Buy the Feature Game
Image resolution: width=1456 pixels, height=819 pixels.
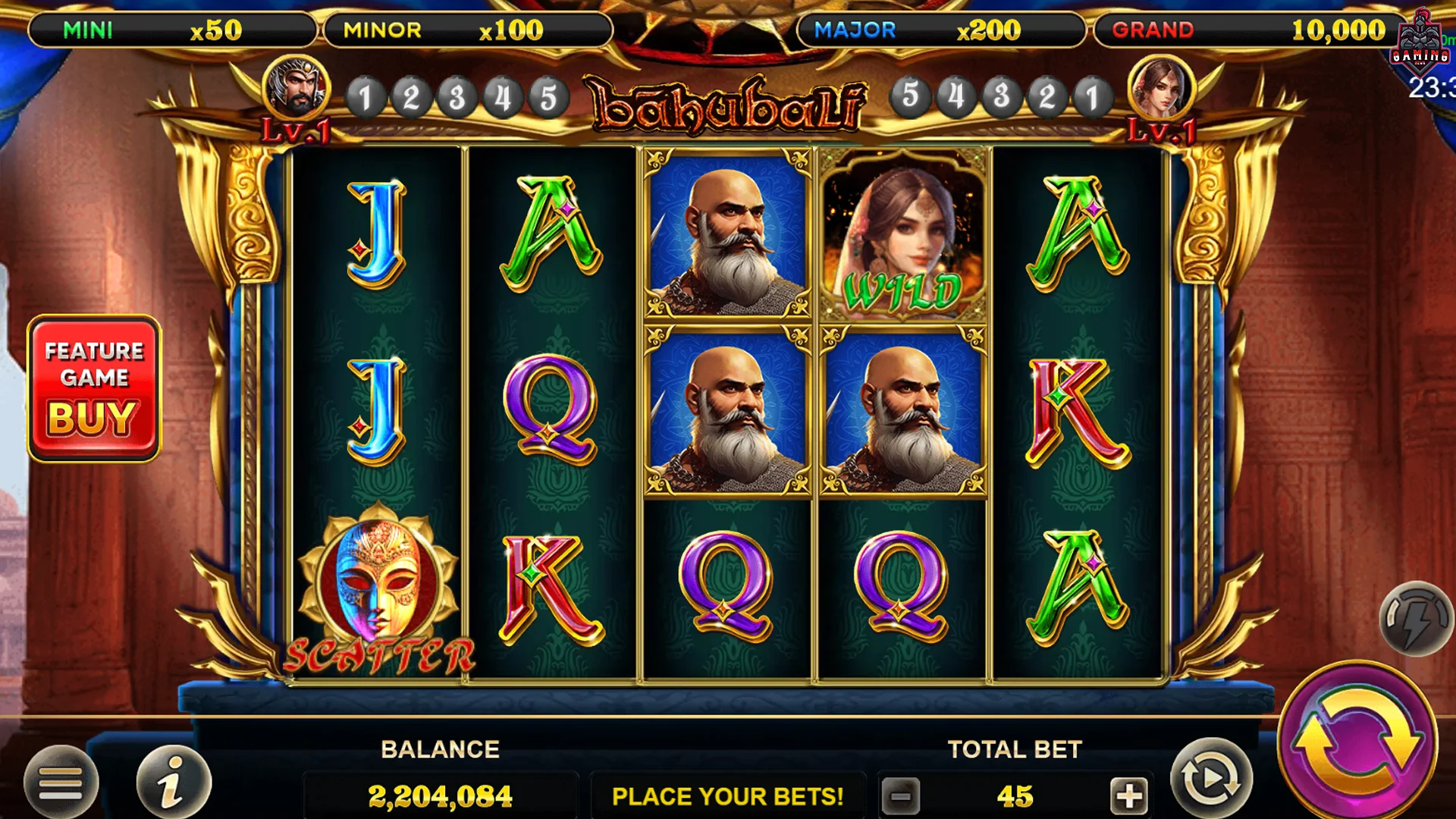coord(93,388)
